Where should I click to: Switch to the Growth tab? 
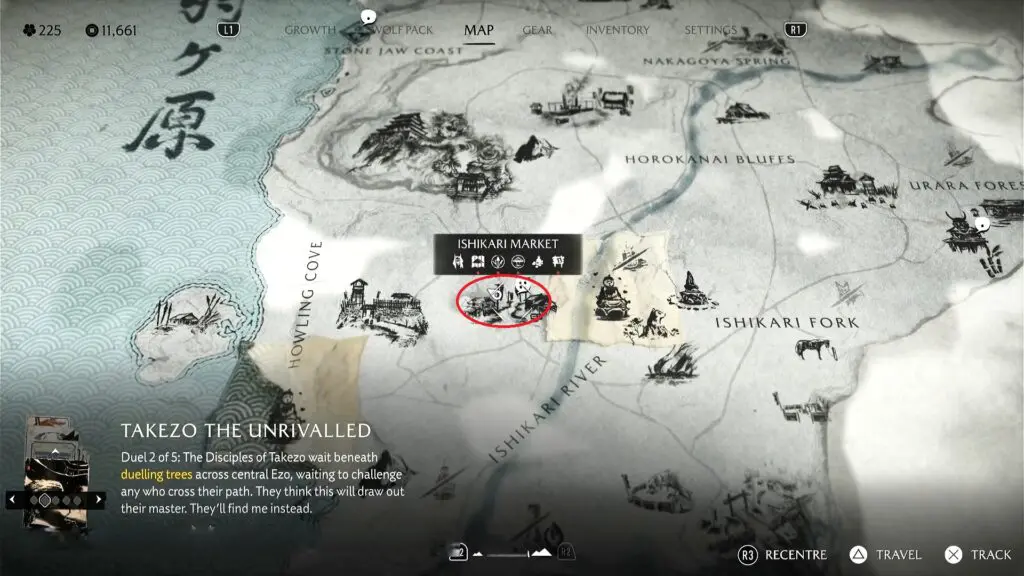pyautogui.click(x=309, y=30)
